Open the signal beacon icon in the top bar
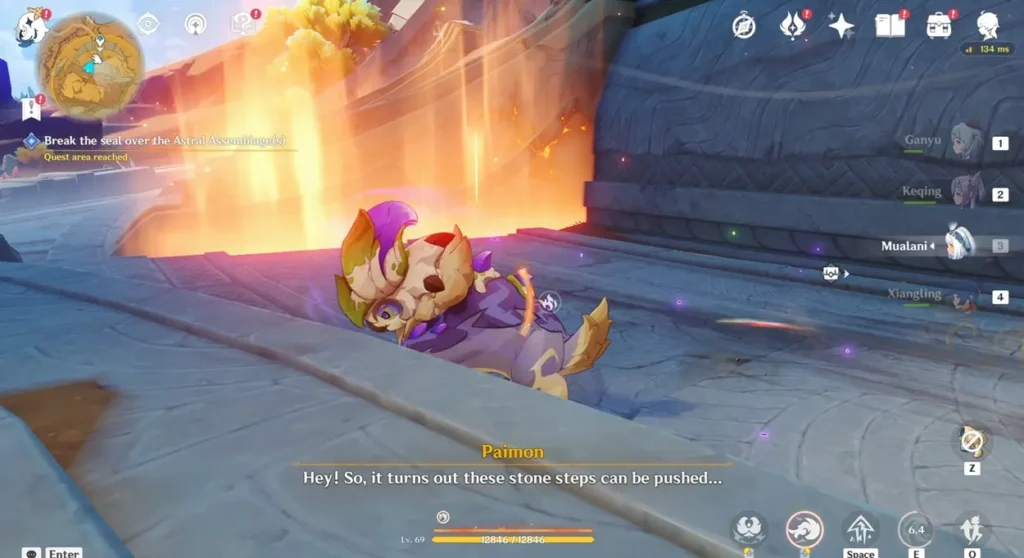Viewport: 1024px width, 558px height. pyautogui.click(x=196, y=24)
